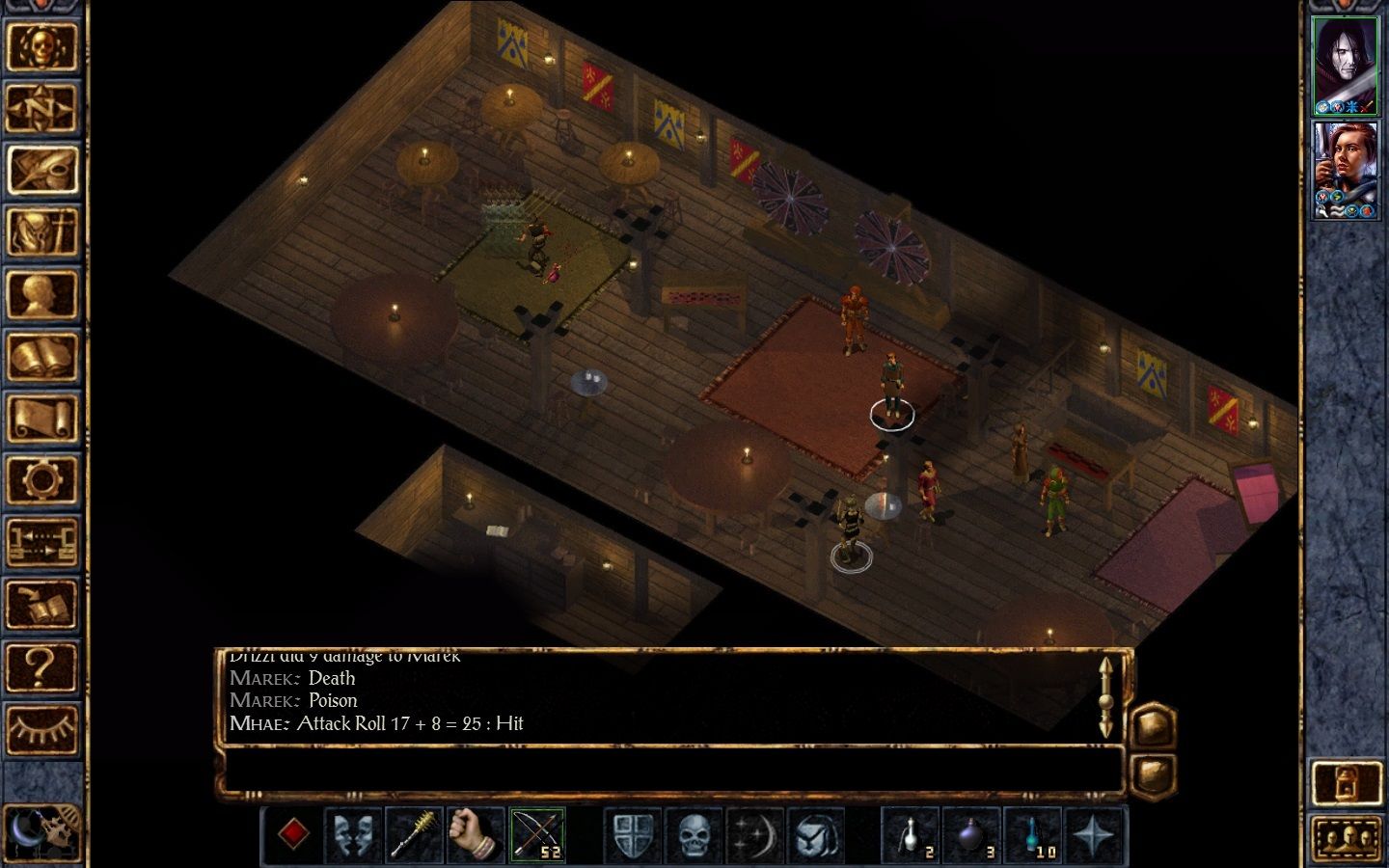Open the mage spellbook button
The width and height of the screenshot is (1389, 868).
pyautogui.click(x=41, y=357)
